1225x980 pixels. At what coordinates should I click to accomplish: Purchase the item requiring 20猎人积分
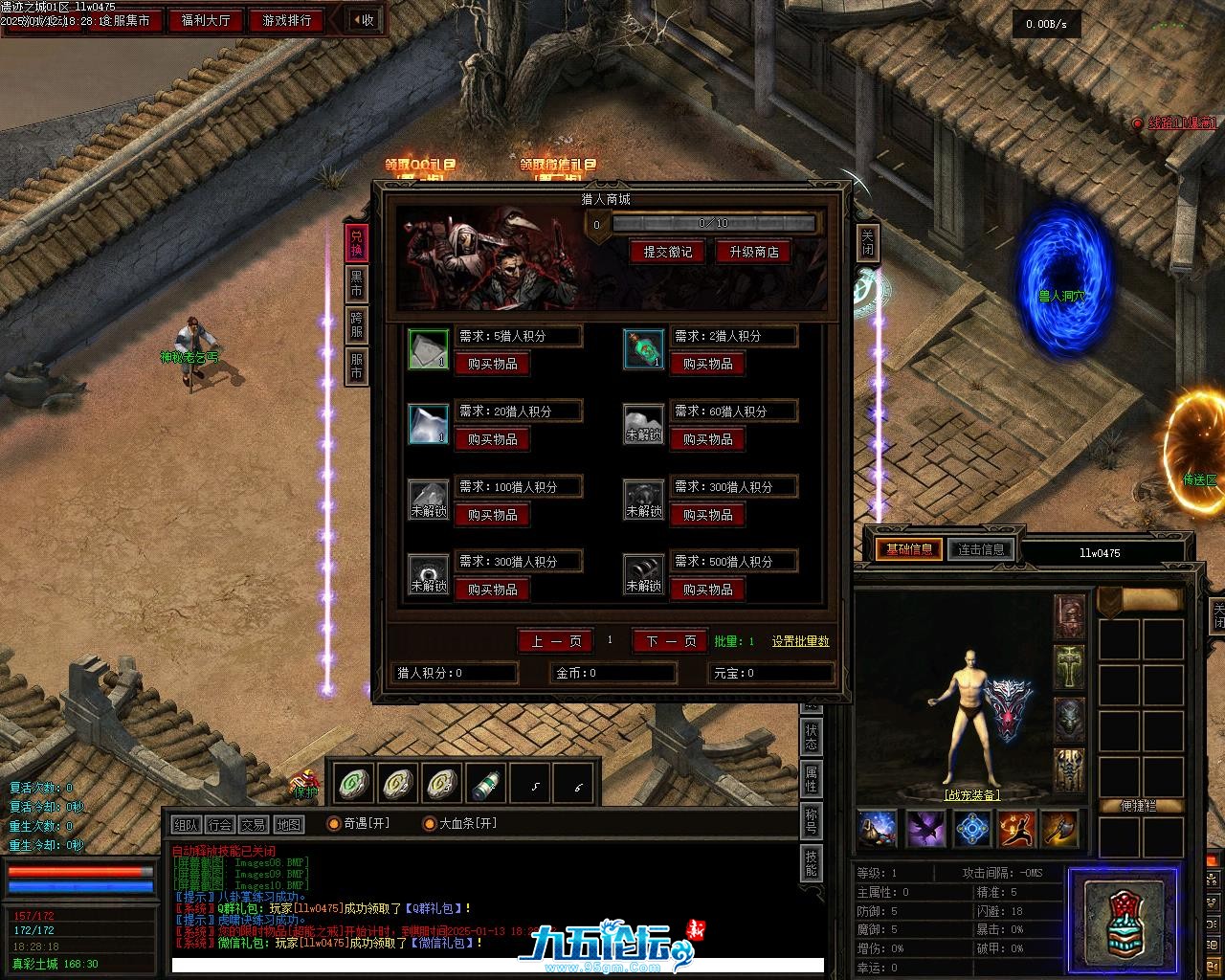(x=493, y=439)
